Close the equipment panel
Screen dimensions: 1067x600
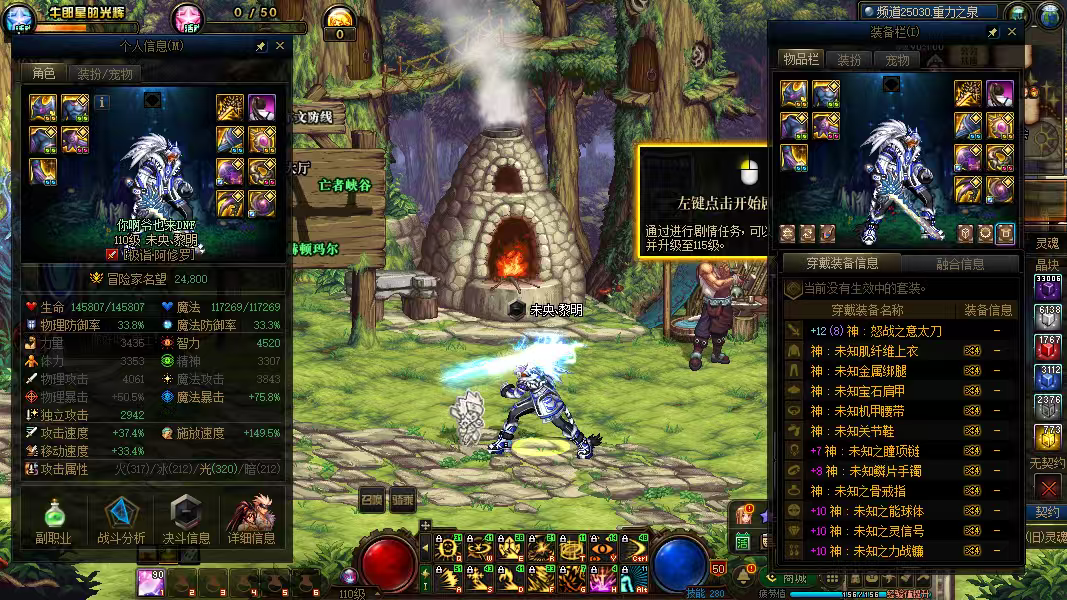click(1012, 32)
